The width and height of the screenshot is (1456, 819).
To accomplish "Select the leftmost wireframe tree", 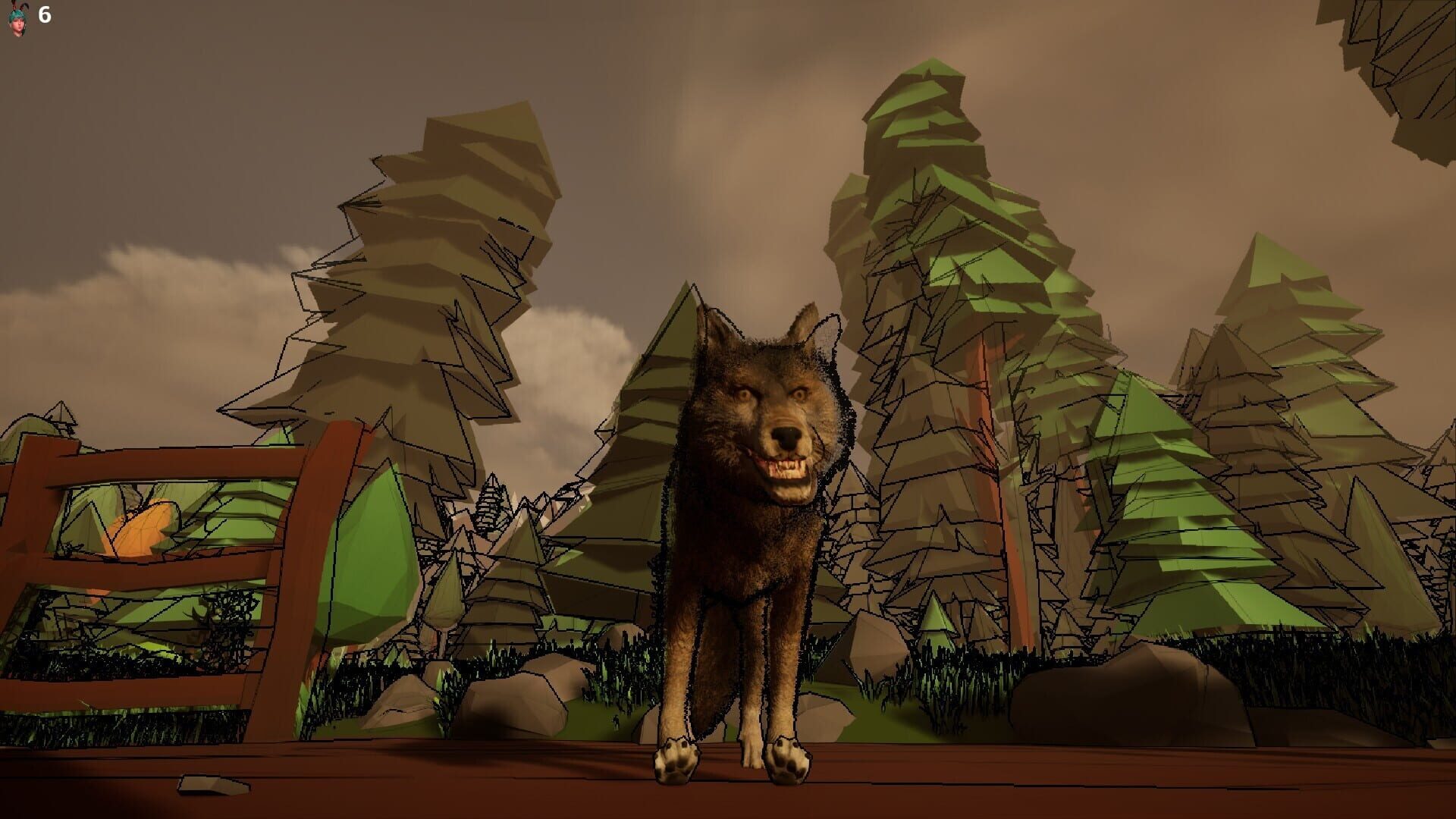I will [x=417, y=265].
